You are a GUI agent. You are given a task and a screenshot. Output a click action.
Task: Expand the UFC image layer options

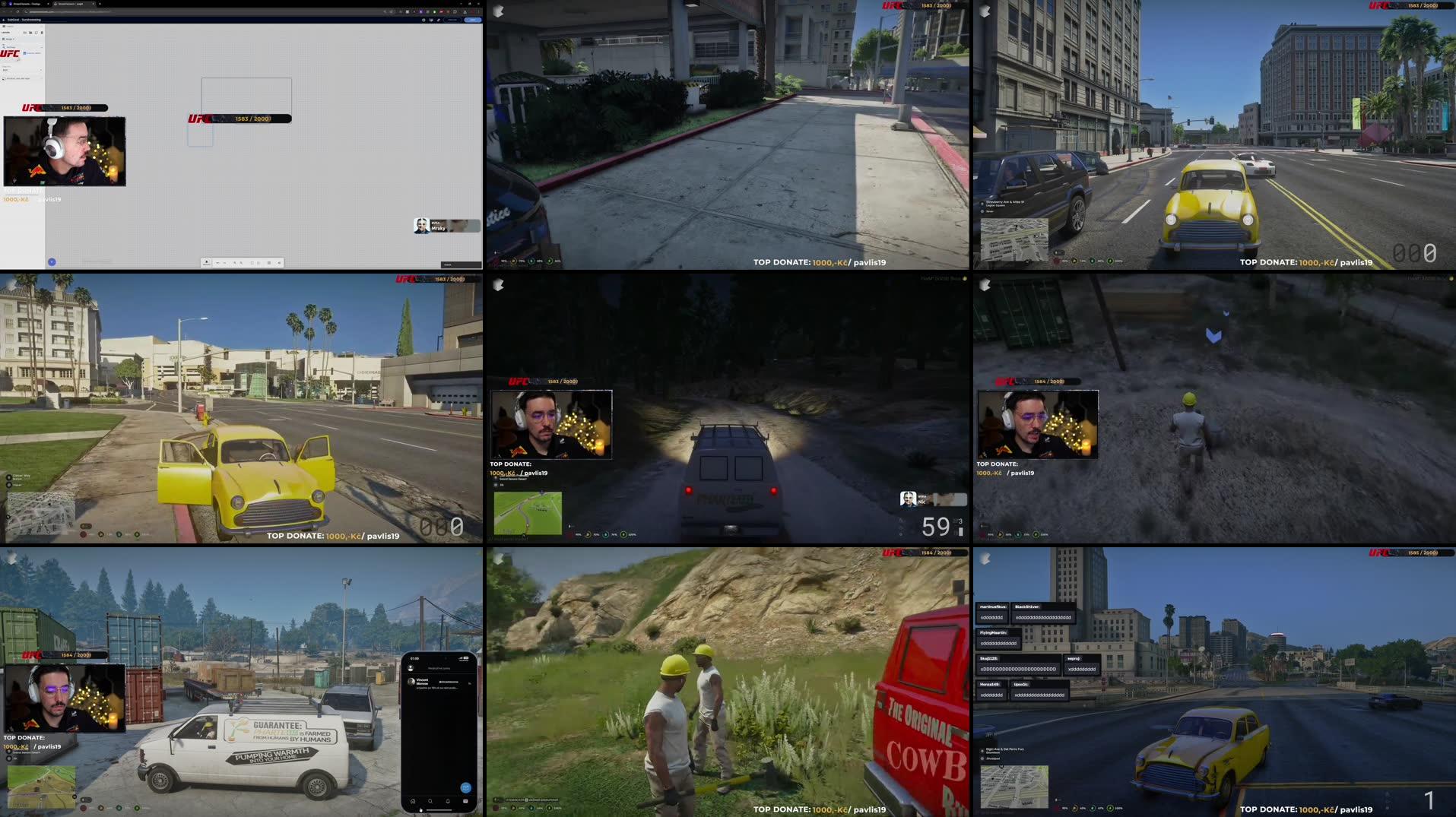coord(42,47)
